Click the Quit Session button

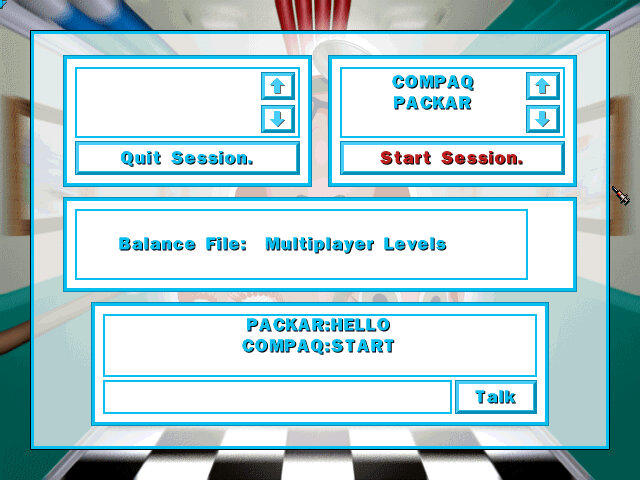pyautogui.click(x=187, y=158)
